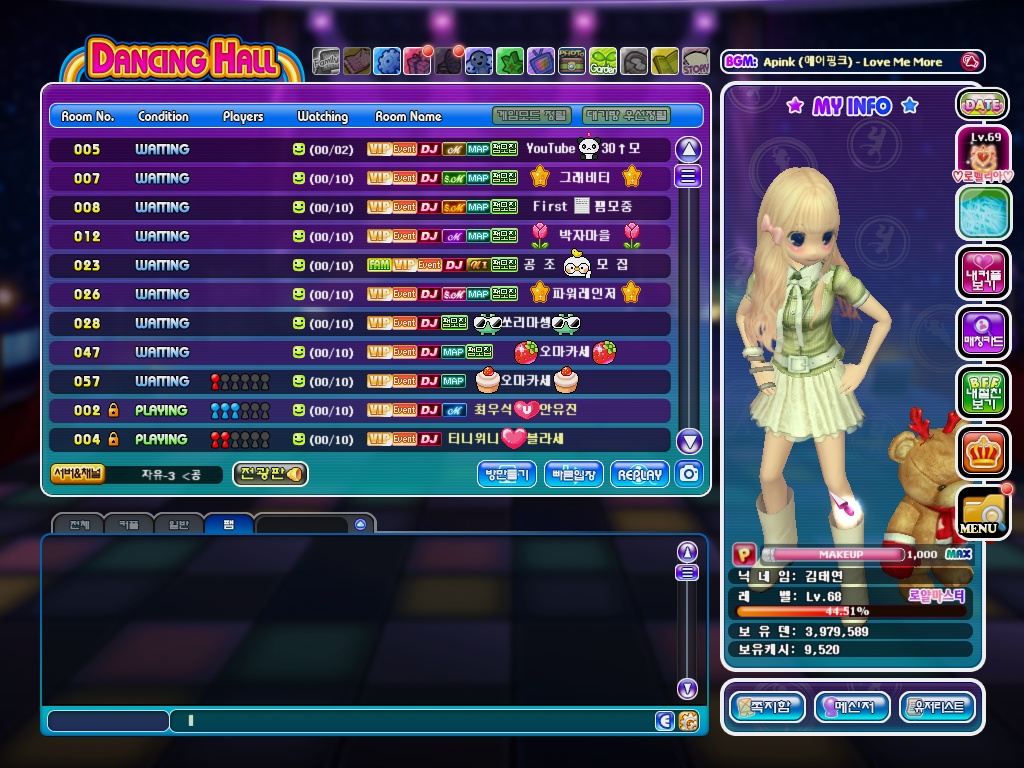Open the Family icon in the top toolbar

(x=326, y=62)
